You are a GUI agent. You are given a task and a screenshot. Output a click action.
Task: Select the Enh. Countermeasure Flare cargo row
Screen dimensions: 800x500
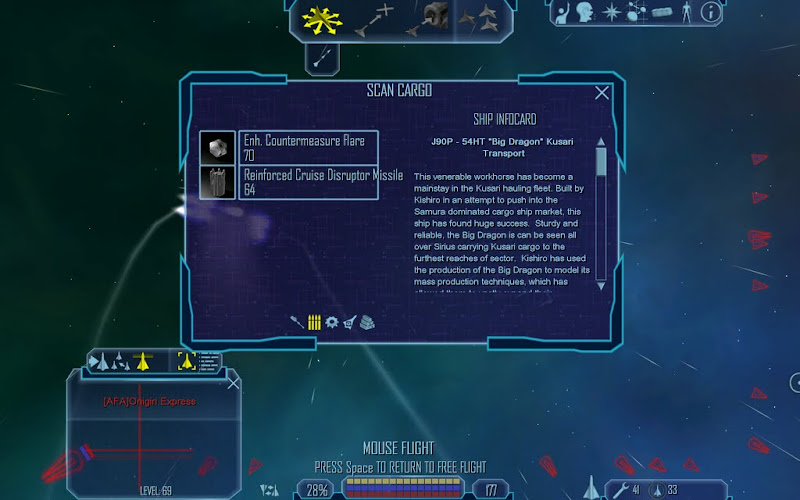[309, 148]
